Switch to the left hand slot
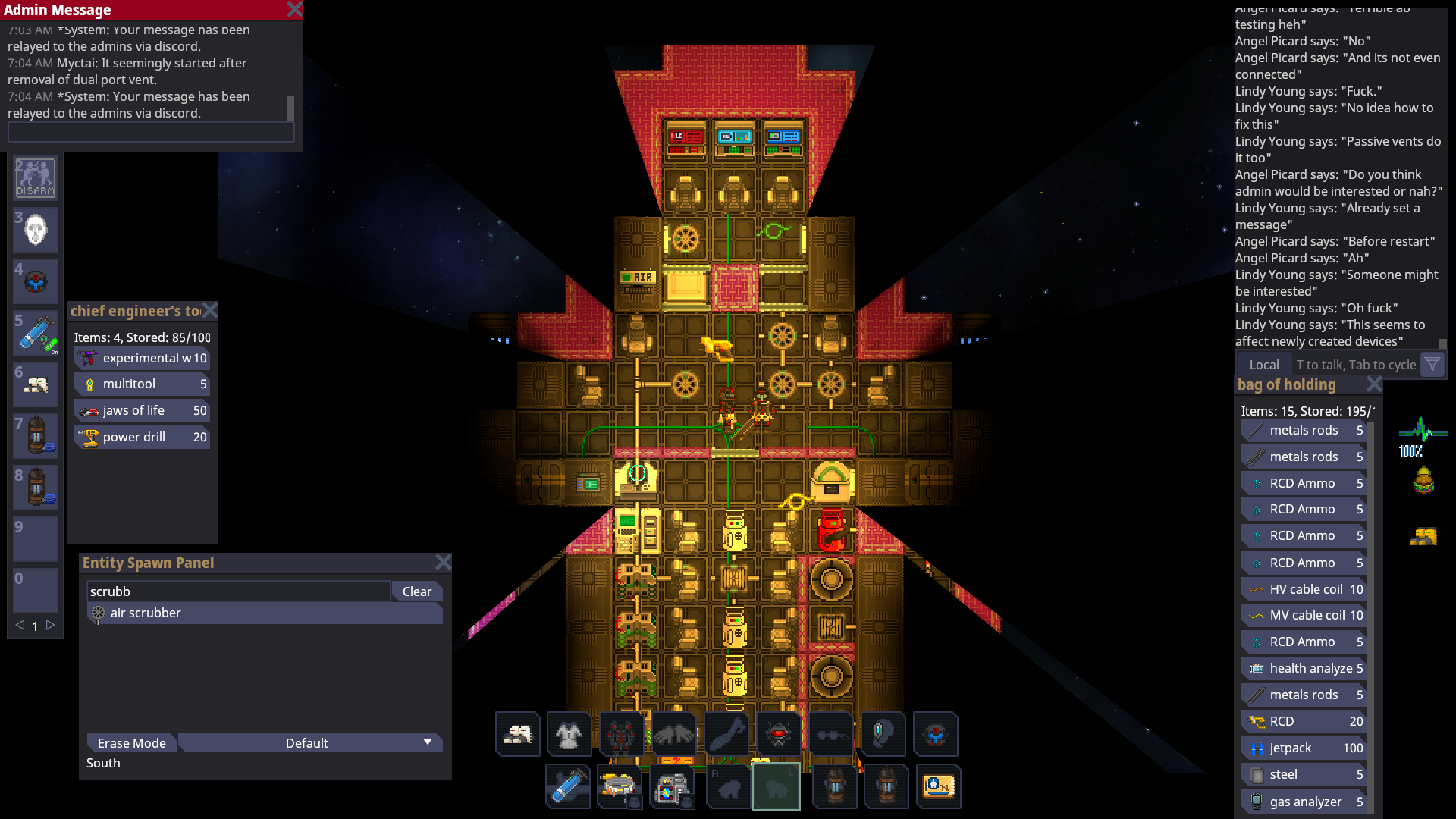Screen dimensions: 1456x819 (x=777, y=786)
